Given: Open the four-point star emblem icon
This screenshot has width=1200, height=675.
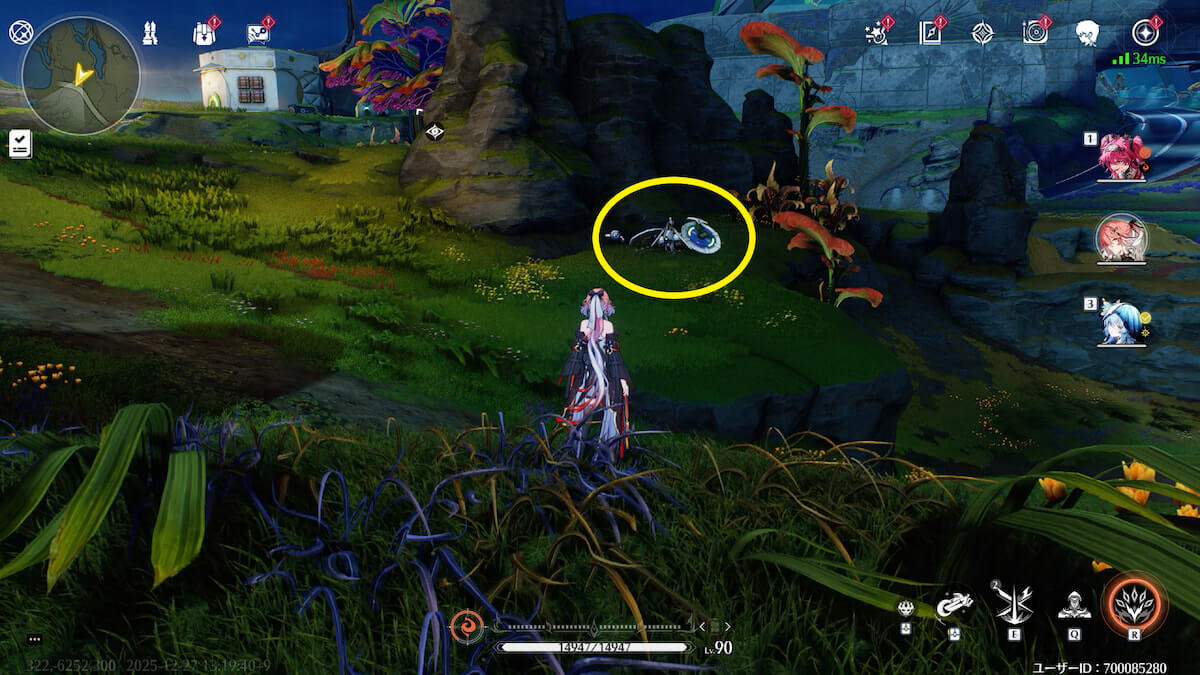Looking at the screenshot, I should point(983,33).
